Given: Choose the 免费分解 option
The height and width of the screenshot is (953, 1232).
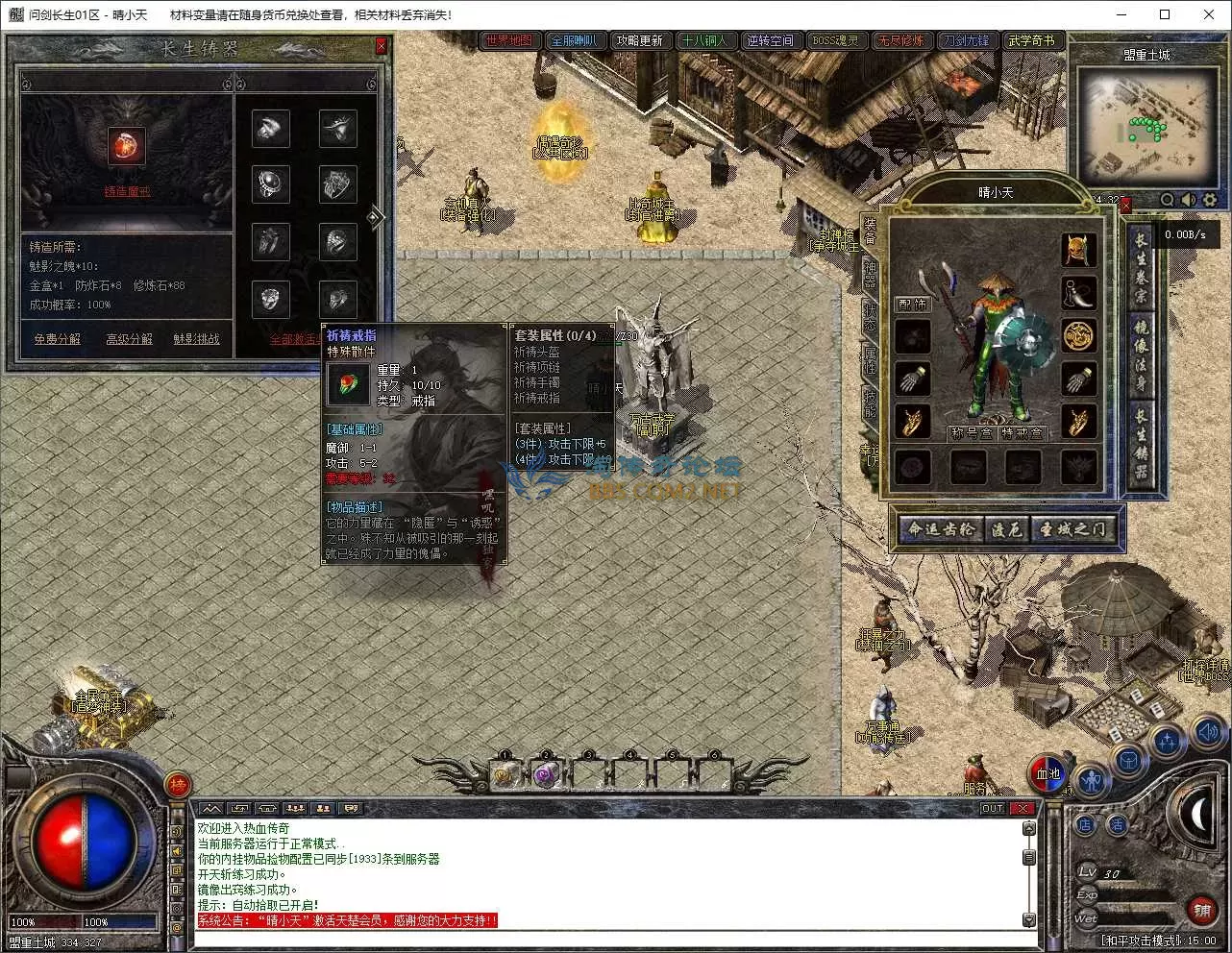Looking at the screenshot, I should click(x=58, y=339).
